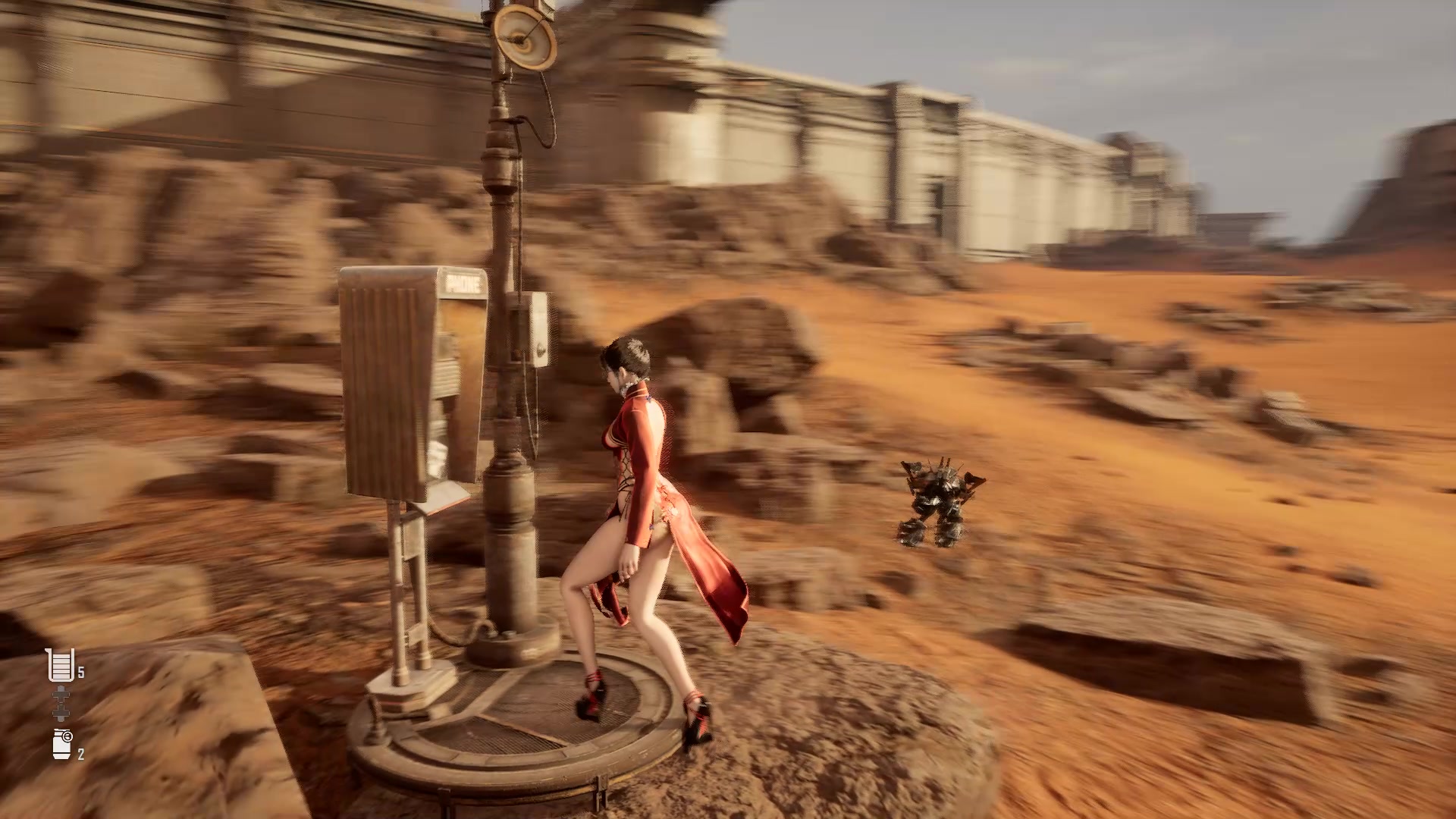Image resolution: width=1456 pixels, height=819 pixels.
Task: Select the loudspeaker atop the telephone pole
Action: (526, 38)
